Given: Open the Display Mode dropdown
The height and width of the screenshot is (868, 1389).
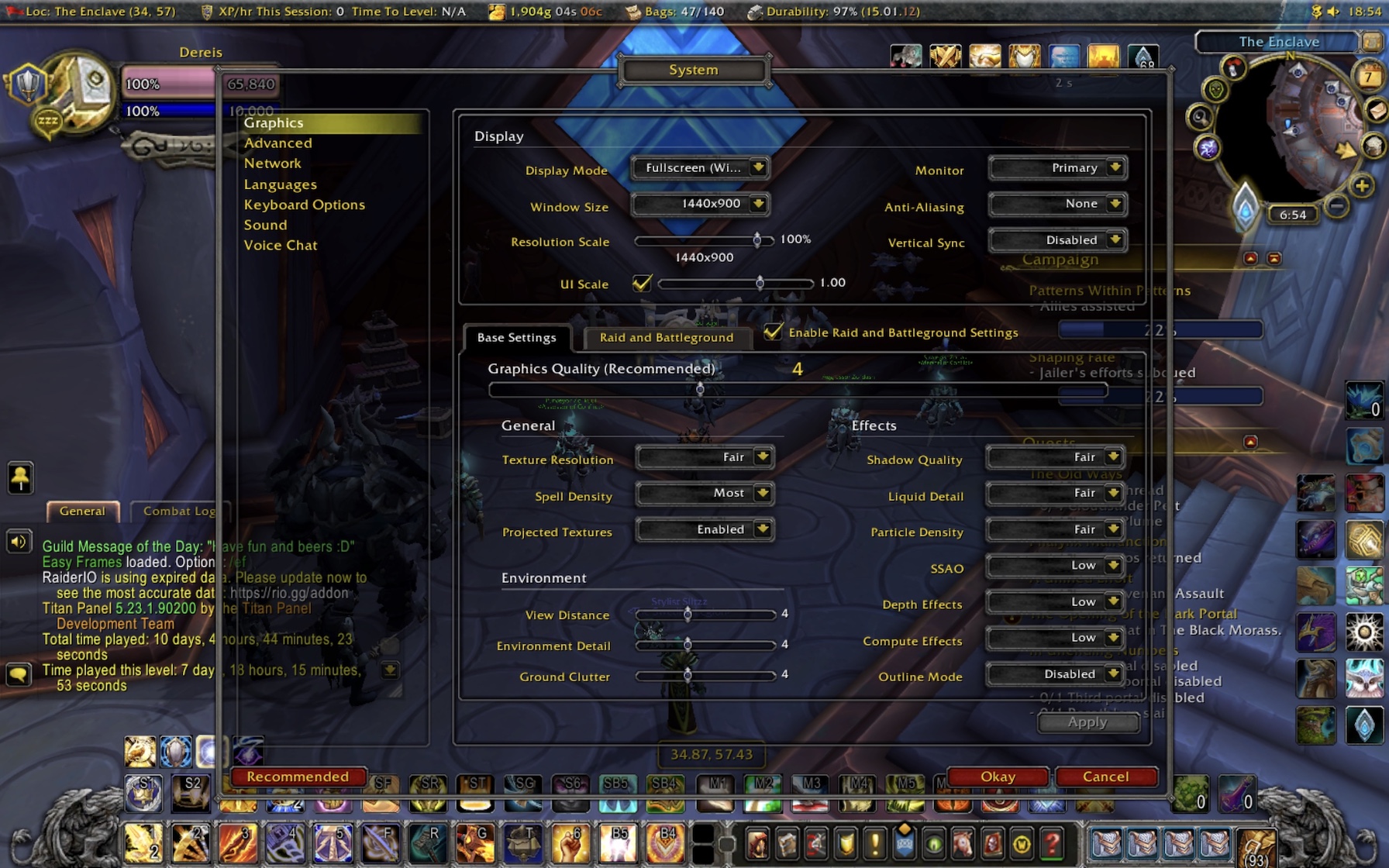Looking at the screenshot, I should 700,168.
